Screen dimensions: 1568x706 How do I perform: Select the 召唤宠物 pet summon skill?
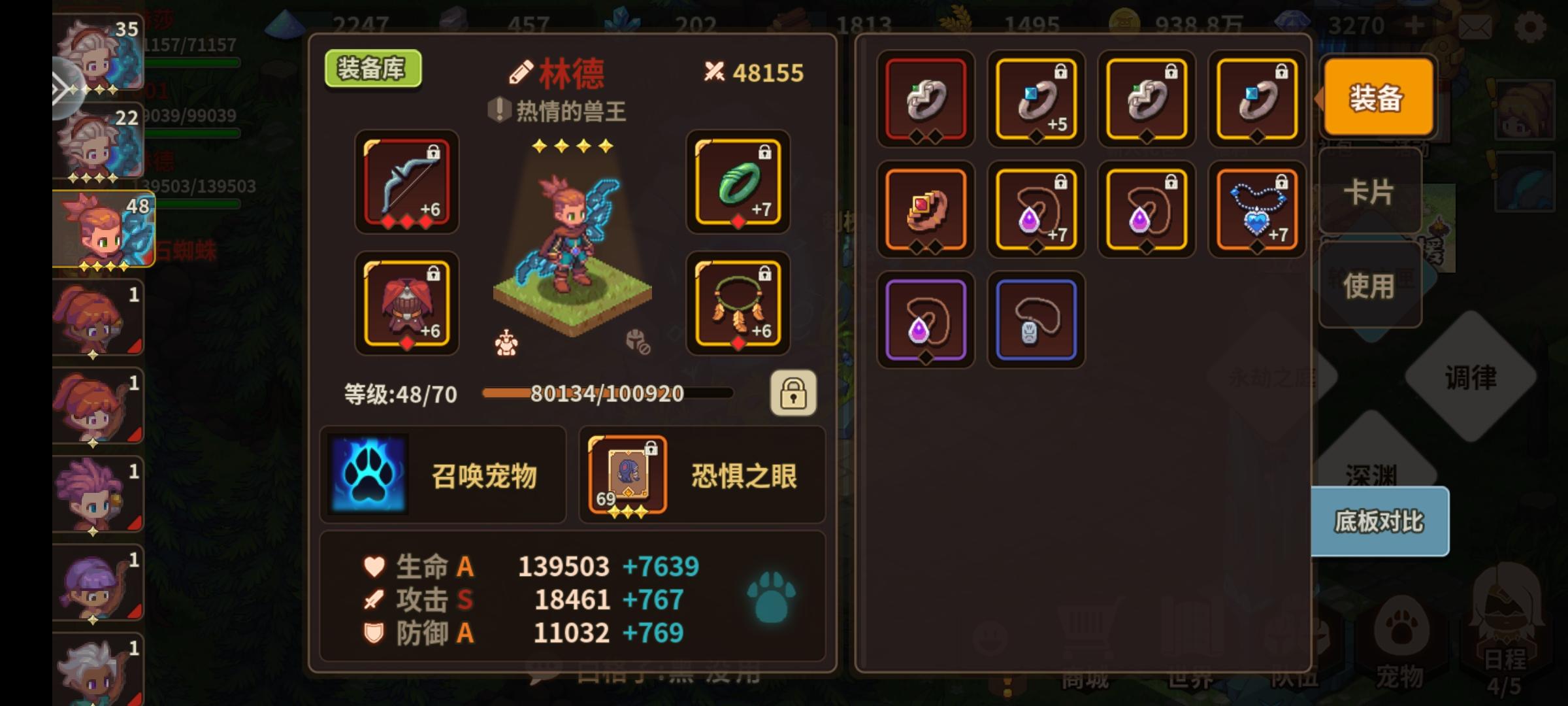442,476
